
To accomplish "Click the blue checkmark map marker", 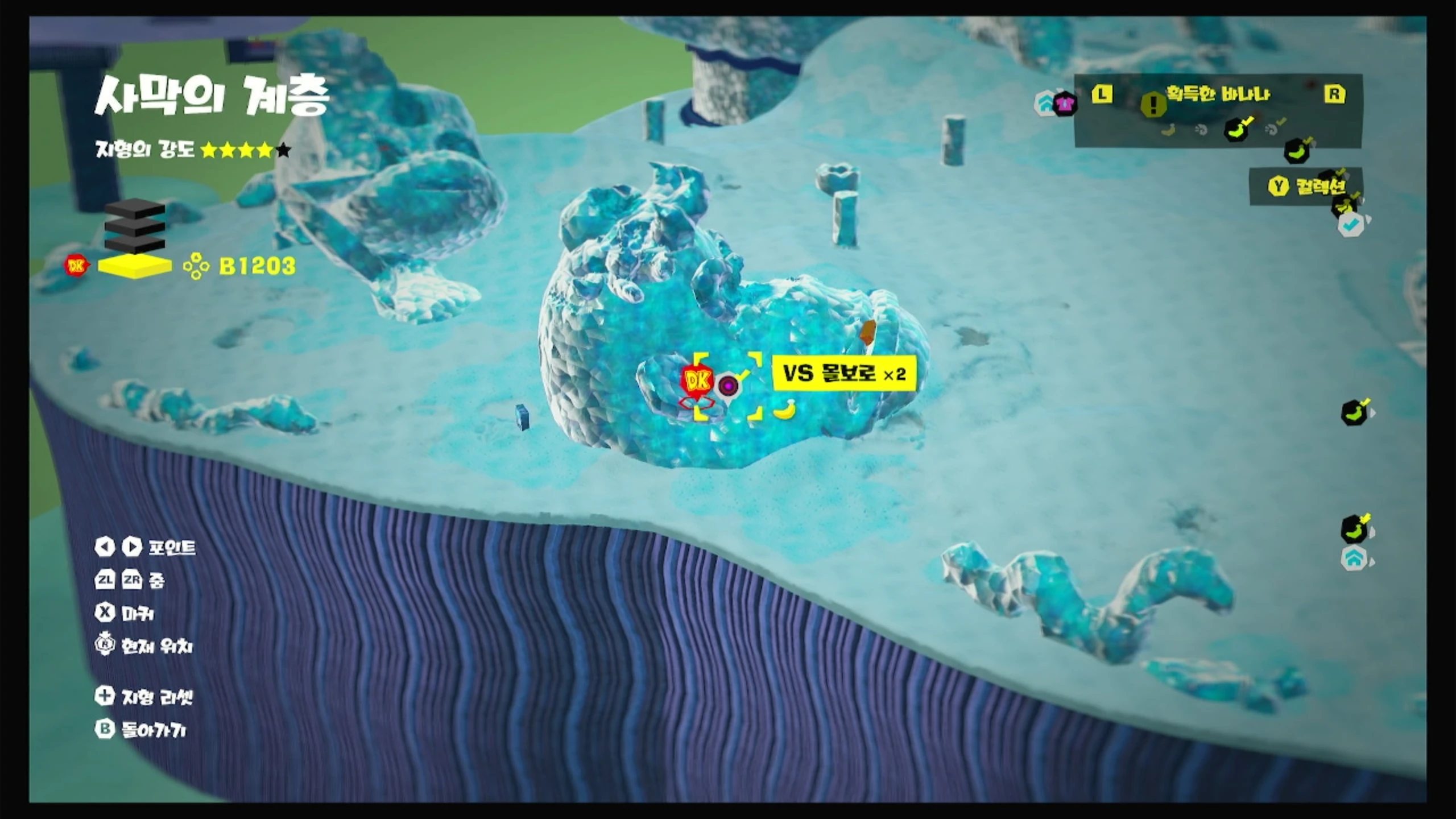I will 1351,225.
